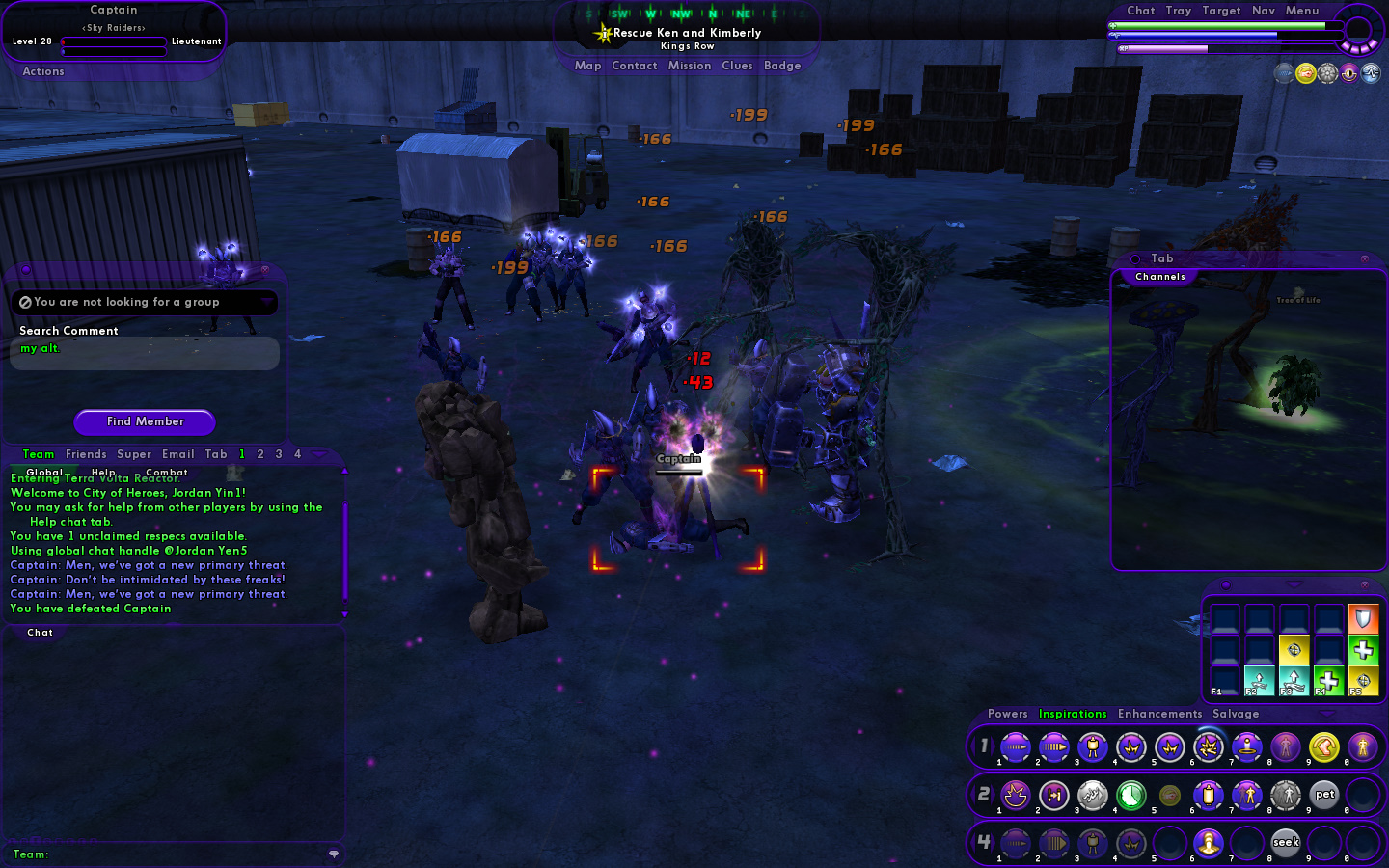The image size is (1389, 868).
Task: Select the Help chat tab
Action: pos(103,472)
